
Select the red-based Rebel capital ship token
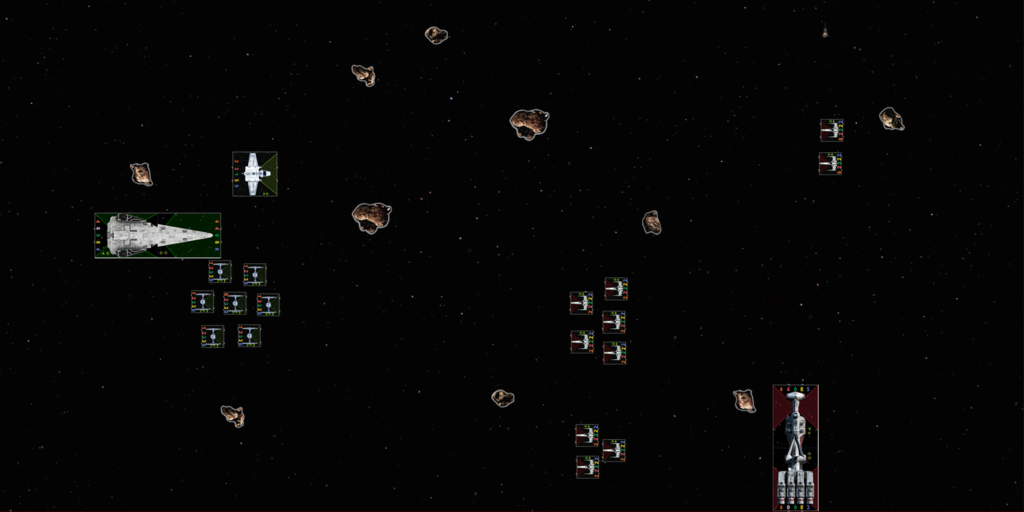795,447
